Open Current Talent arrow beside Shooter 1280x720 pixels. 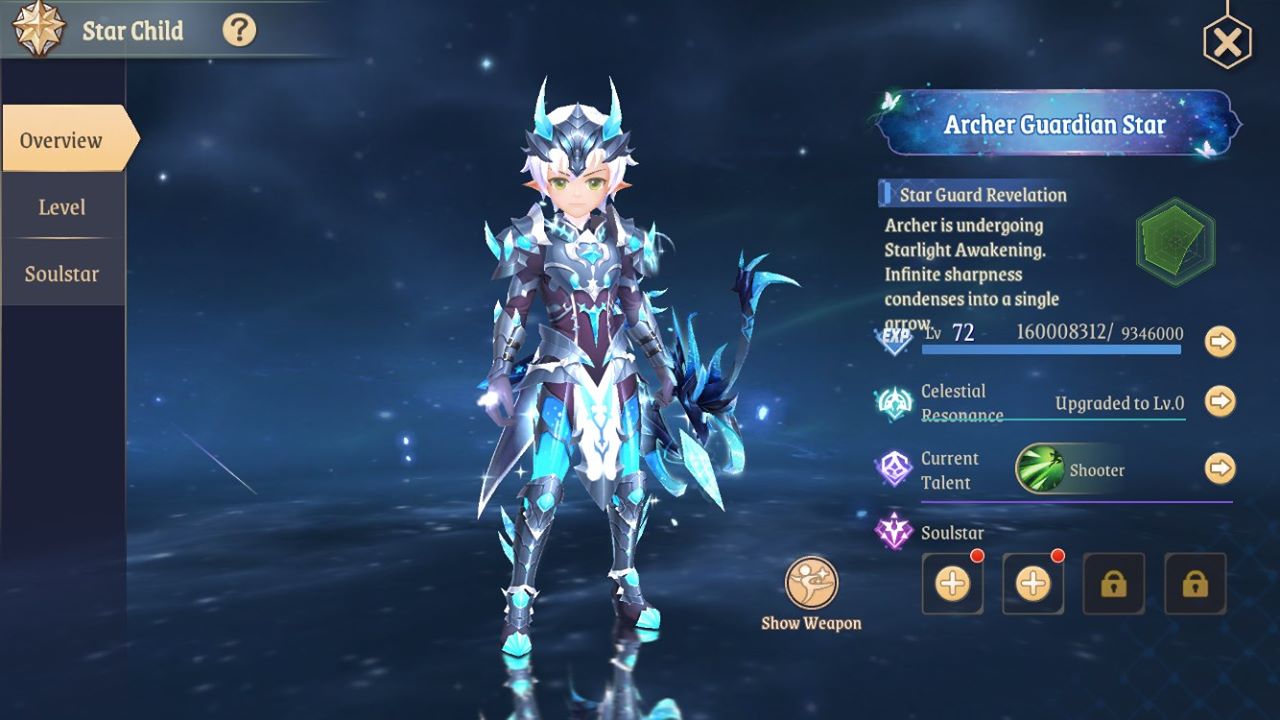[1219, 468]
